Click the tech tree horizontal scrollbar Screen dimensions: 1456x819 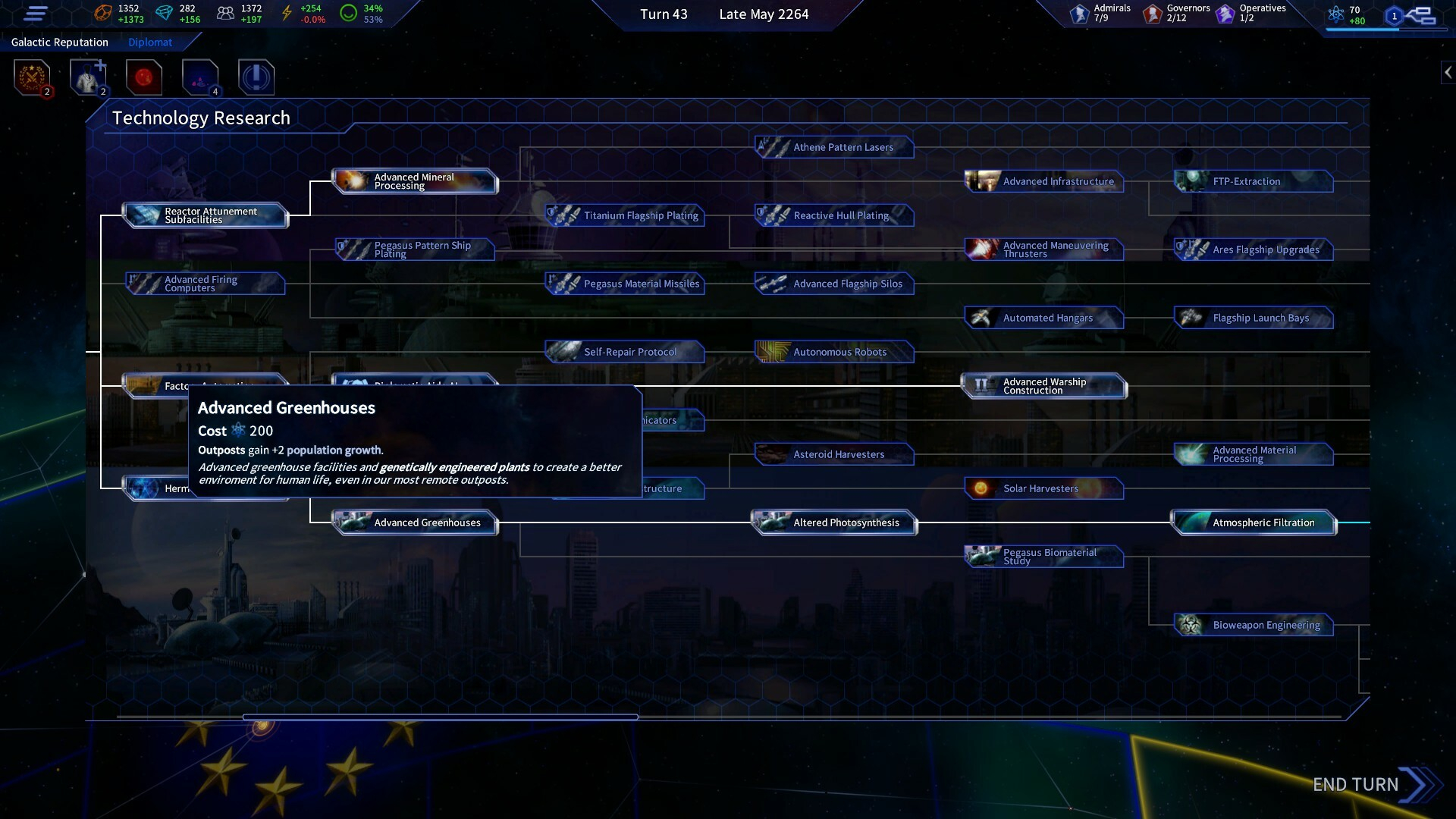(440, 717)
